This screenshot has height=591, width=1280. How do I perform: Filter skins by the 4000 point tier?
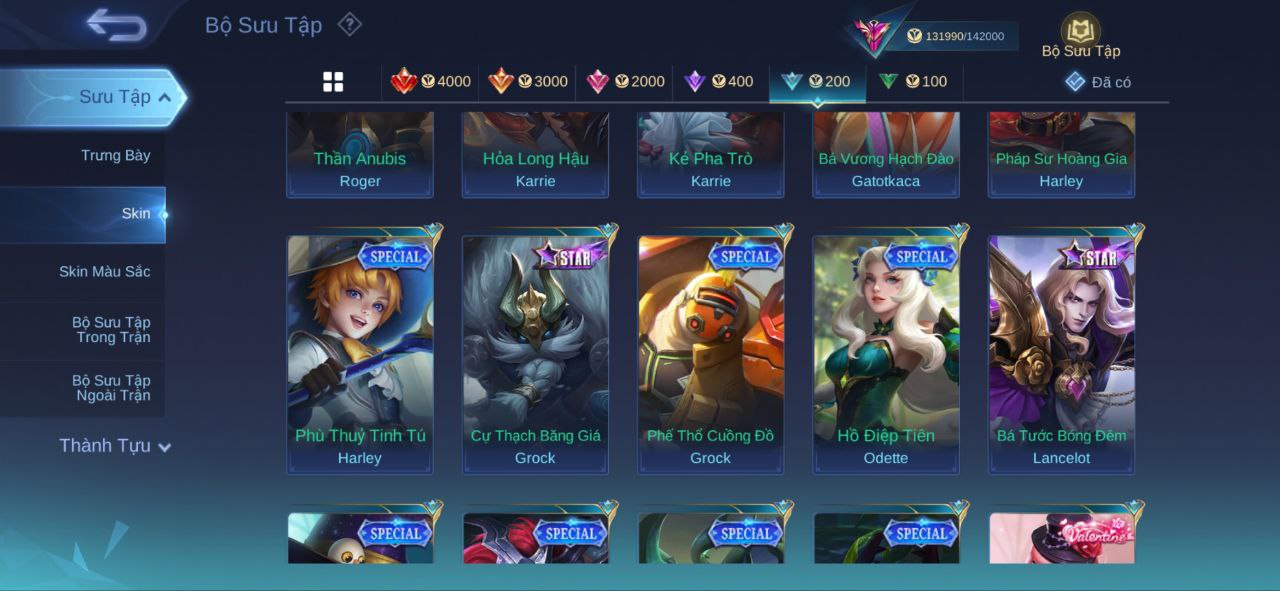click(x=431, y=82)
